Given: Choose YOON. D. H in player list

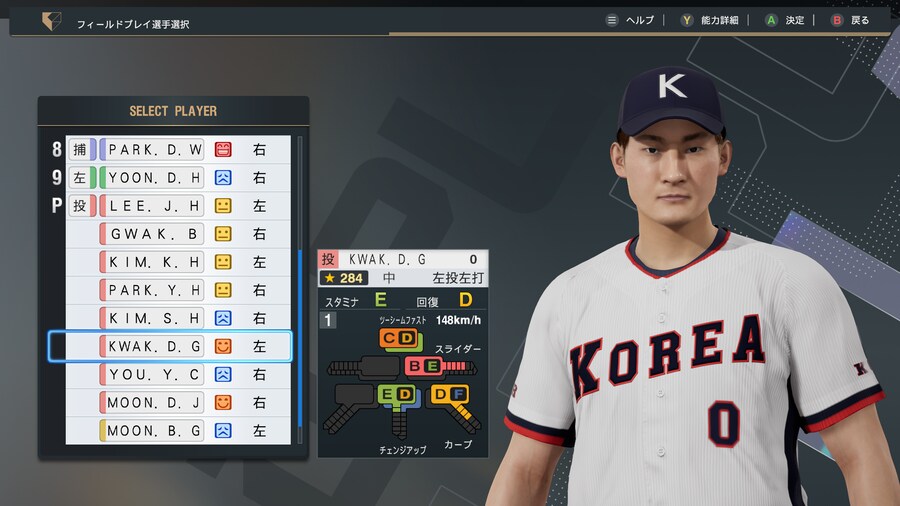Looking at the screenshot, I should click(154, 178).
